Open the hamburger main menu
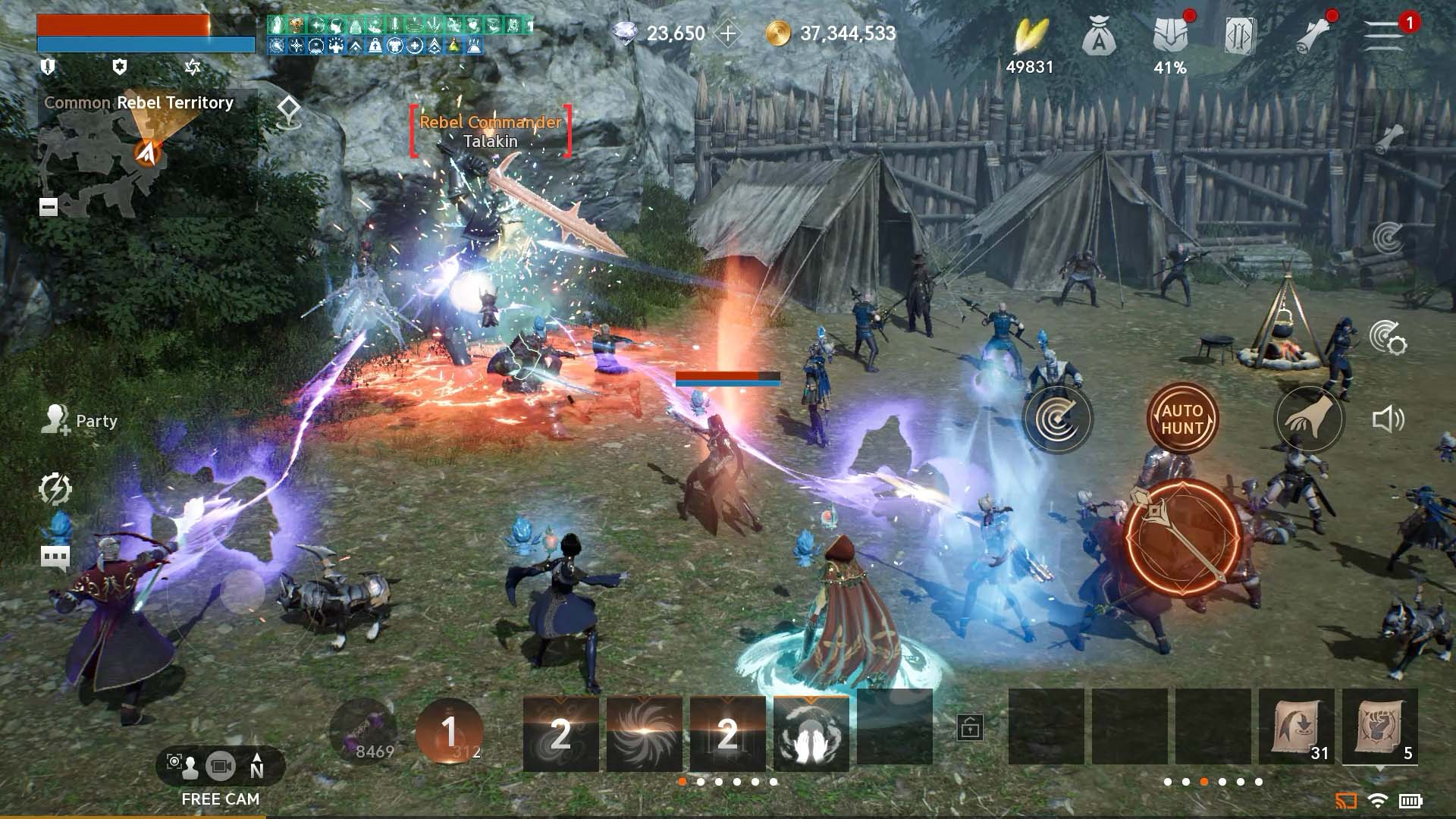This screenshot has width=1456, height=819. (1383, 35)
